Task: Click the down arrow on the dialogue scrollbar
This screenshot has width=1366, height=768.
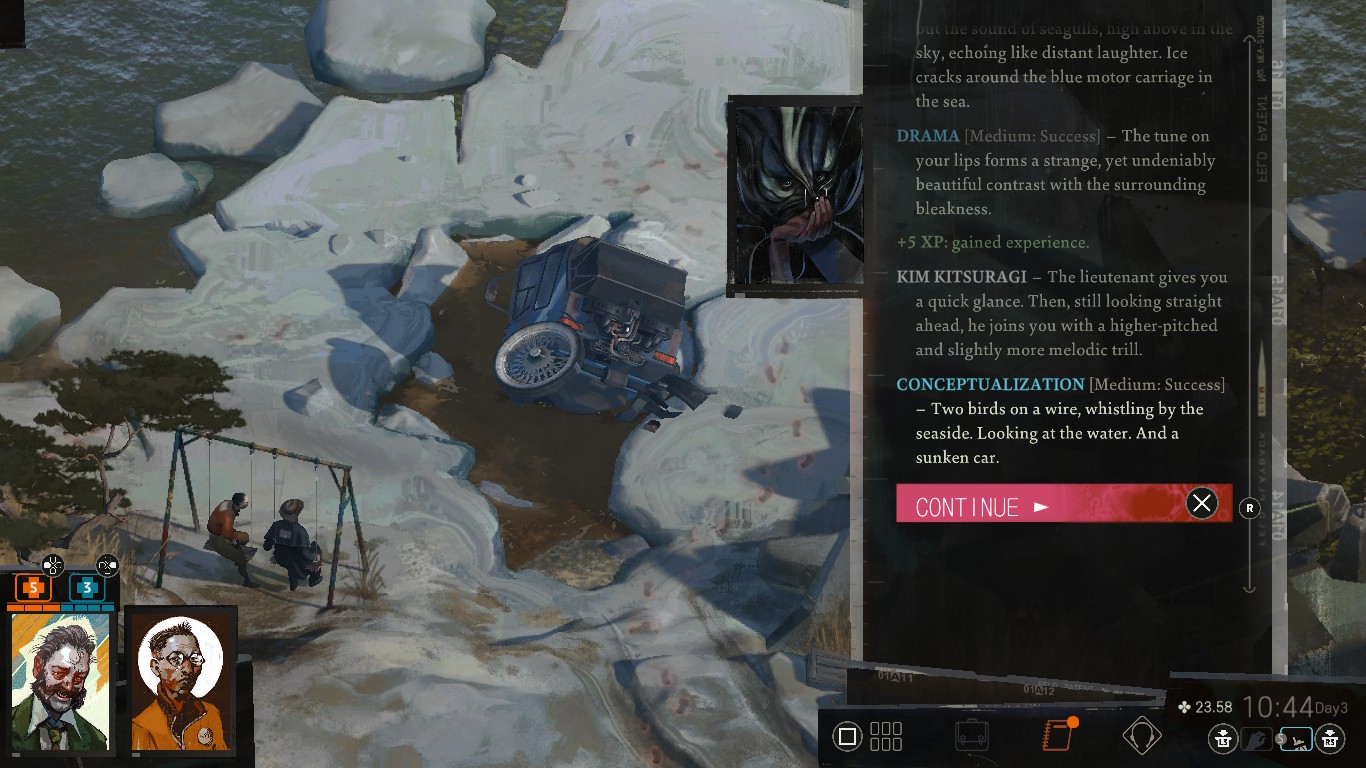Action: pyautogui.click(x=1248, y=590)
